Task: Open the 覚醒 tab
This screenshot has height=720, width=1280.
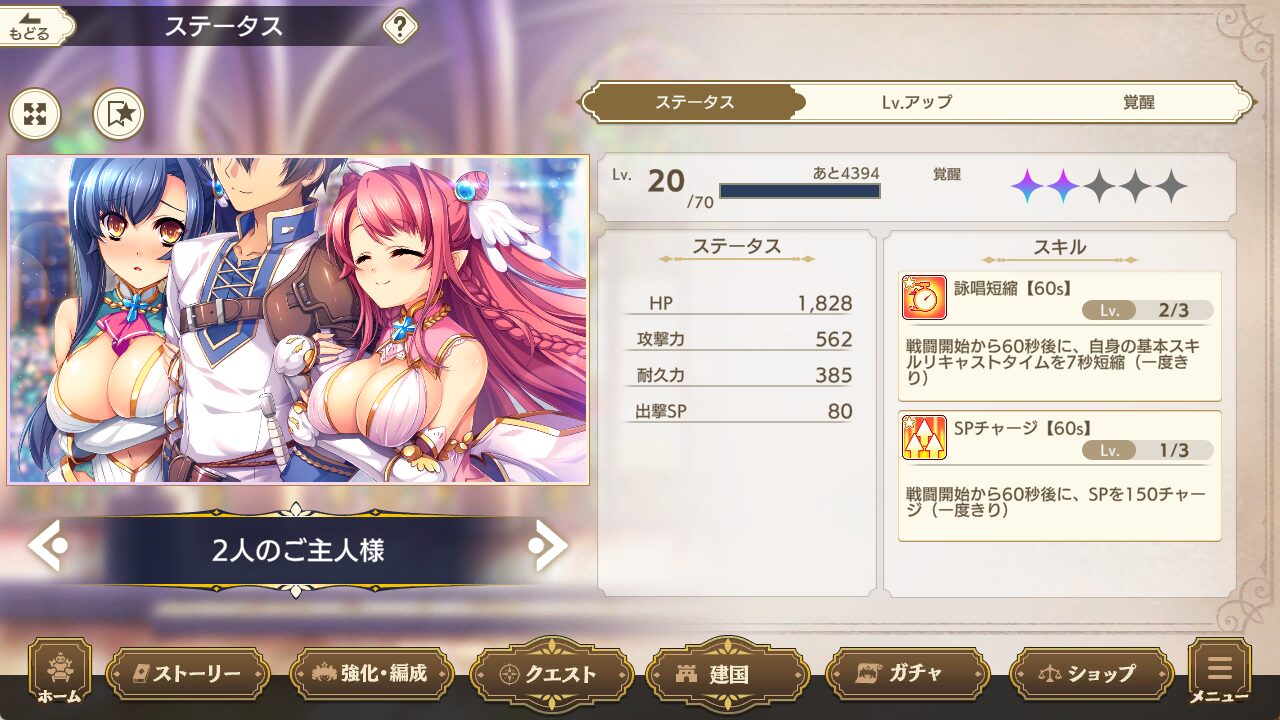Action: (x=1138, y=102)
